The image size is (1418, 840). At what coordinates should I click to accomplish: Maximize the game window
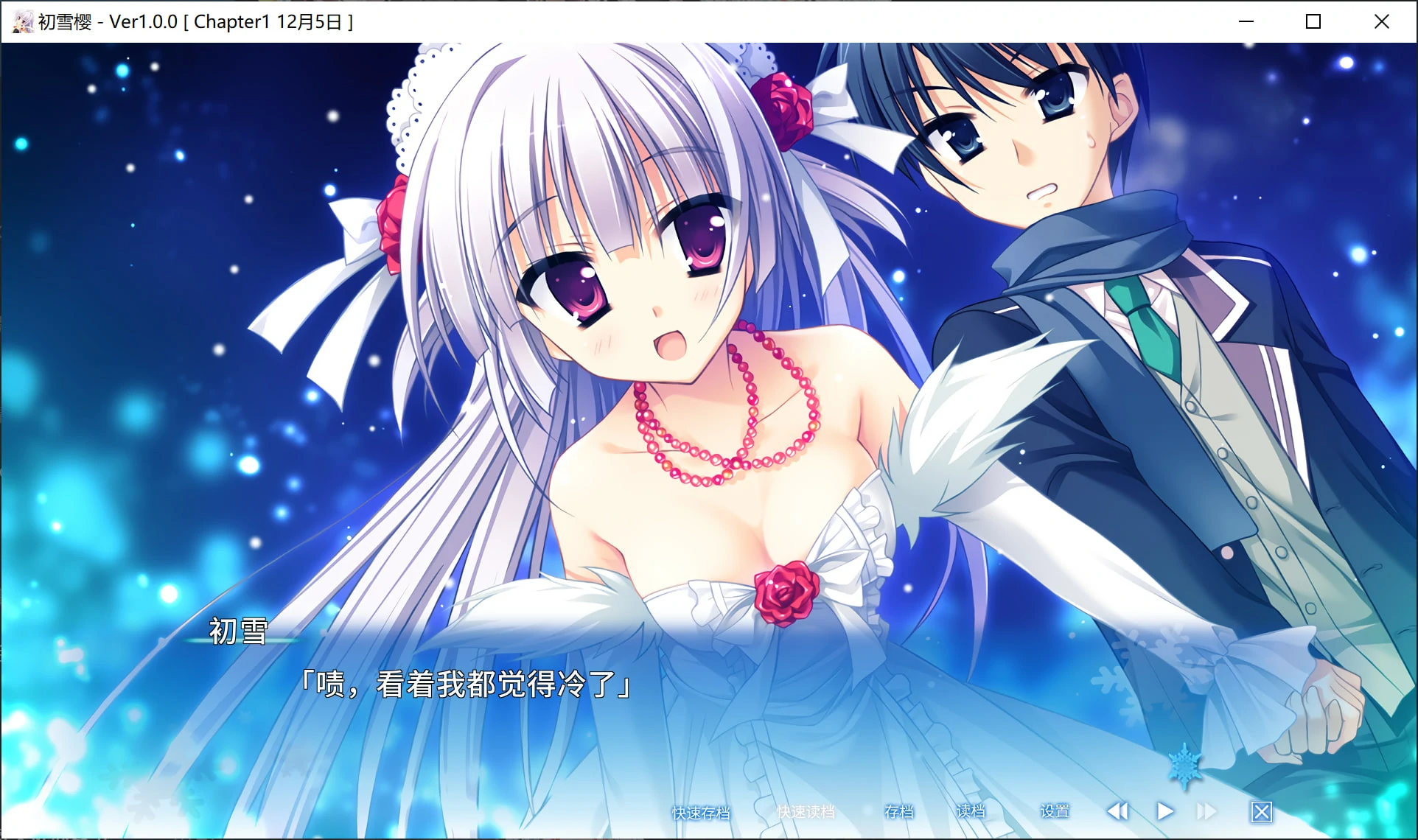(x=1313, y=21)
